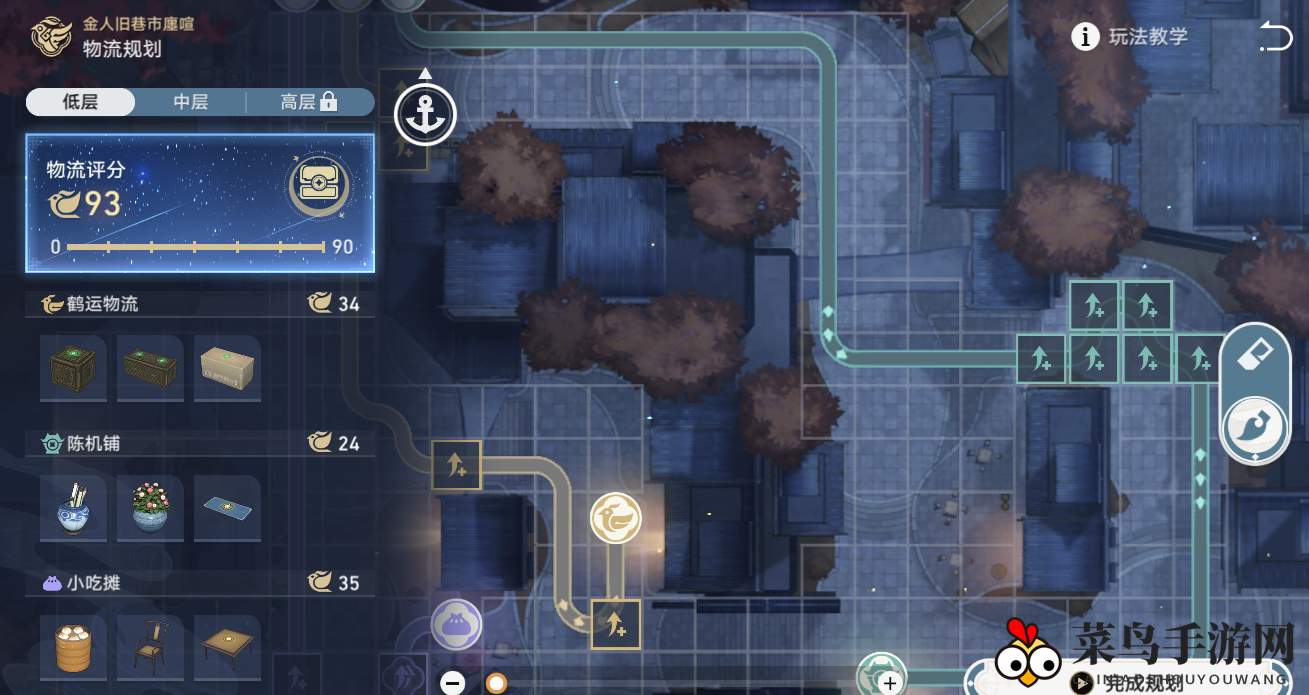Switch to the 低层 tab
The height and width of the screenshot is (695, 1309).
(x=80, y=102)
